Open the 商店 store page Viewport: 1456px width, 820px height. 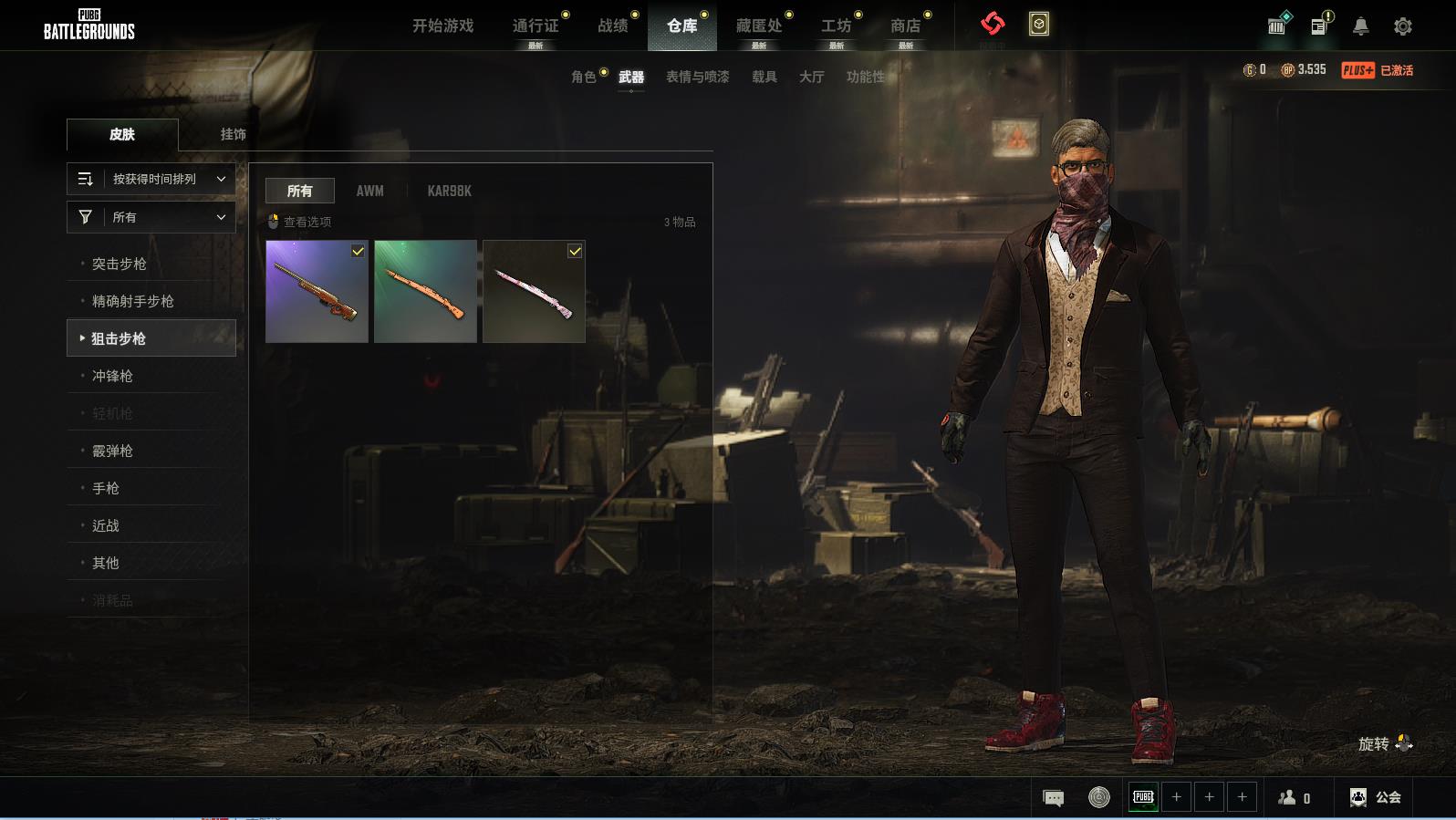click(x=905, y=26)
